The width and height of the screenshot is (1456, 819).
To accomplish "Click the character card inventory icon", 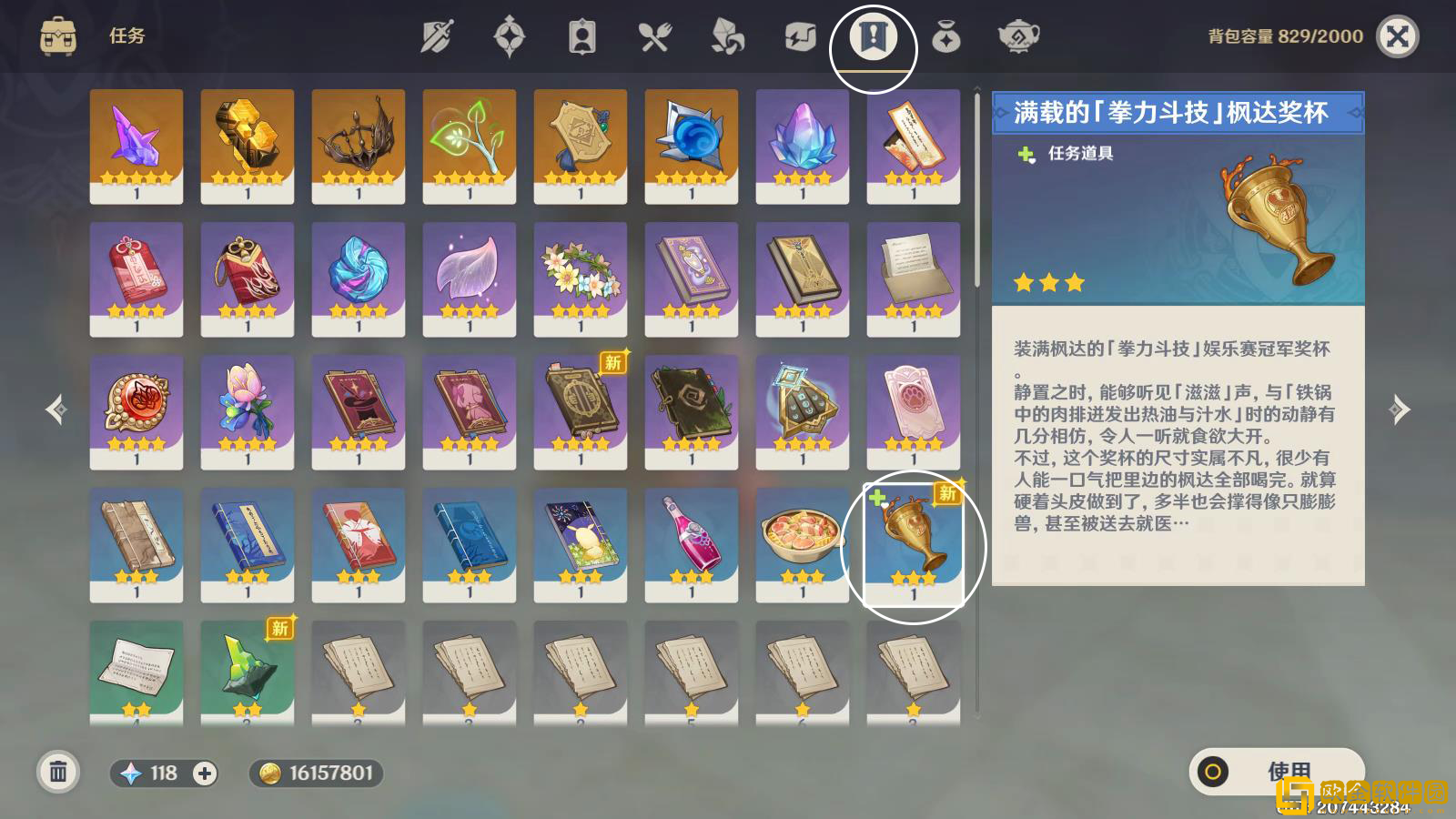I will 583,36.
